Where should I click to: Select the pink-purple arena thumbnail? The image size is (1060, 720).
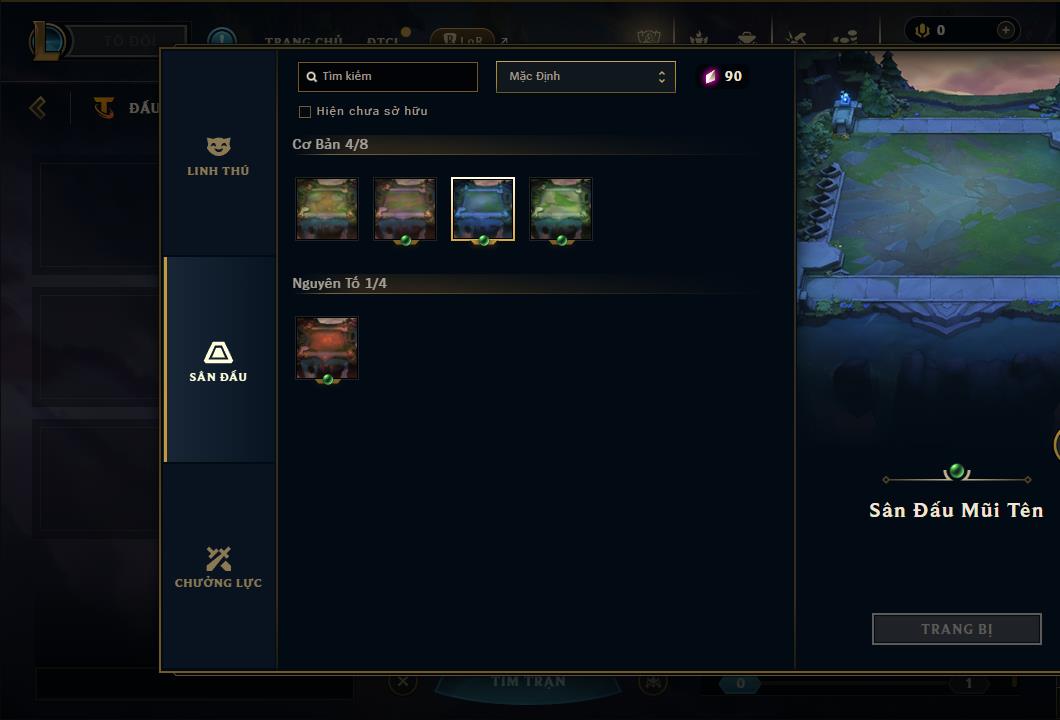(x=405, y=209)
